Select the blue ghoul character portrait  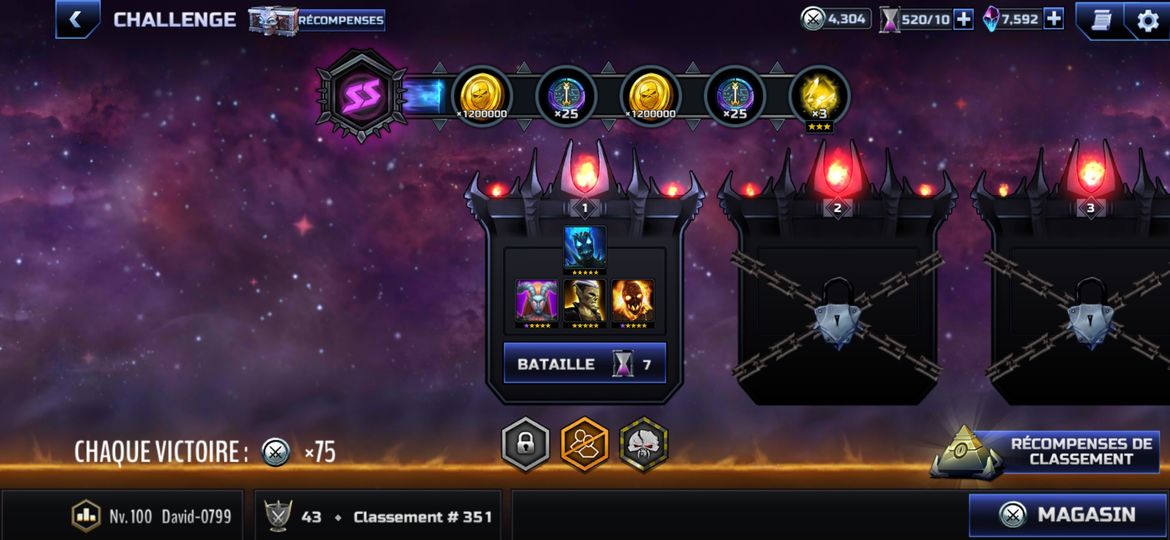pyautogui.click(x=585, y=248)
